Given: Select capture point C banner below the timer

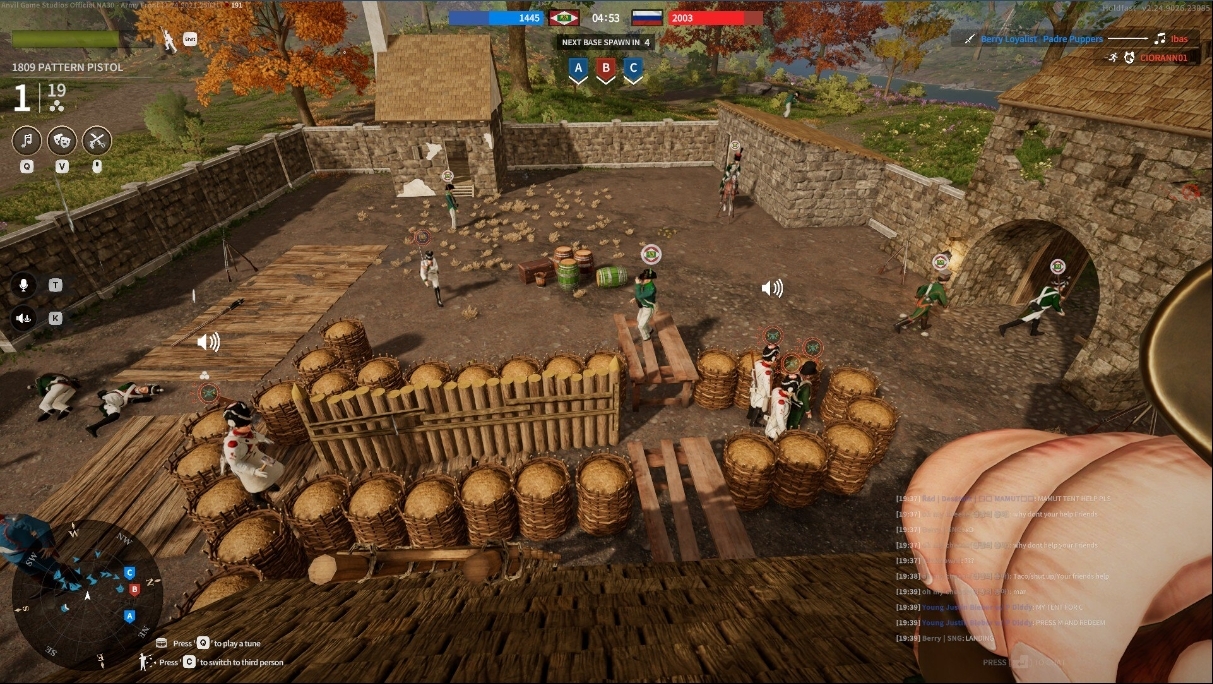Looking at the screenshot, I should pos(632,69).
